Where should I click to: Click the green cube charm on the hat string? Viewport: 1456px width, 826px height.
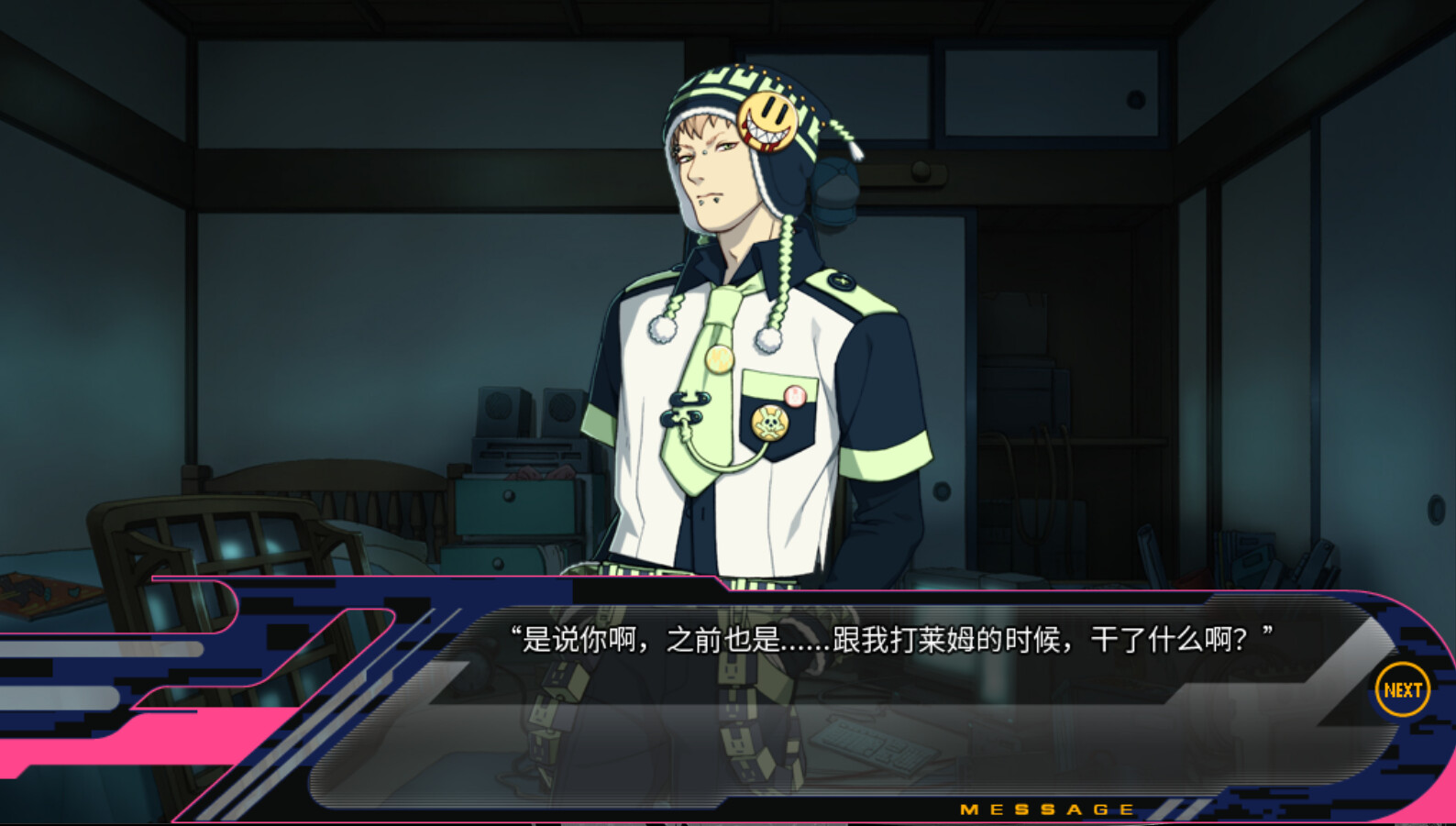pyautogui.click(x=841, y=128)
